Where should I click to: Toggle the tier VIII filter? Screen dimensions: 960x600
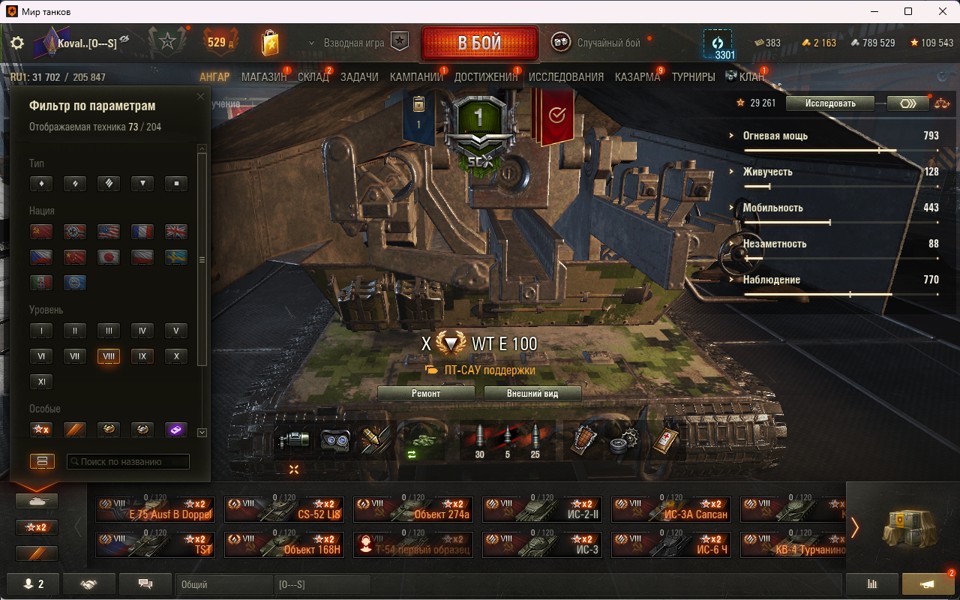click(108, 356)
